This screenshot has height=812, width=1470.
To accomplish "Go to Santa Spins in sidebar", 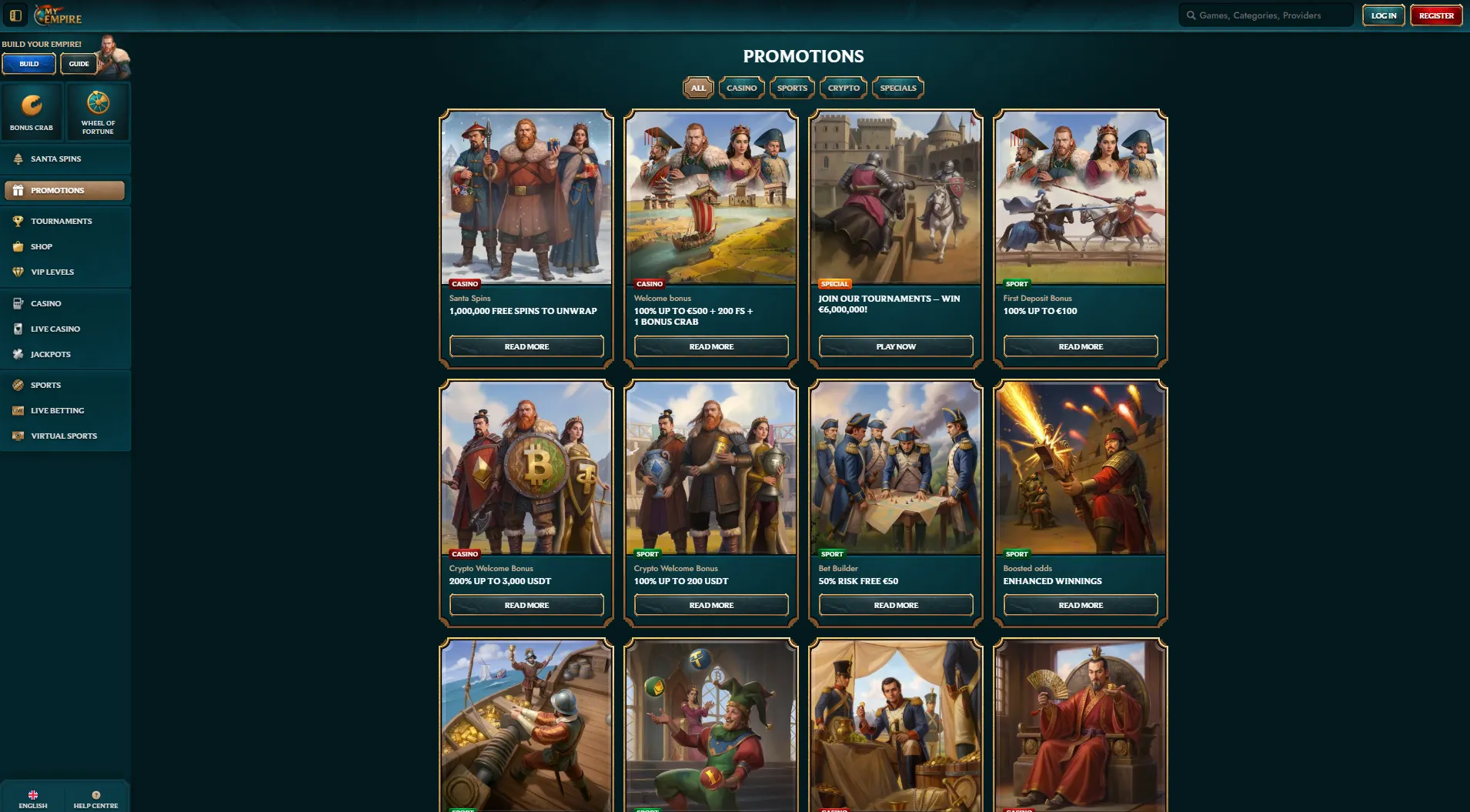I will click(55, 159).
